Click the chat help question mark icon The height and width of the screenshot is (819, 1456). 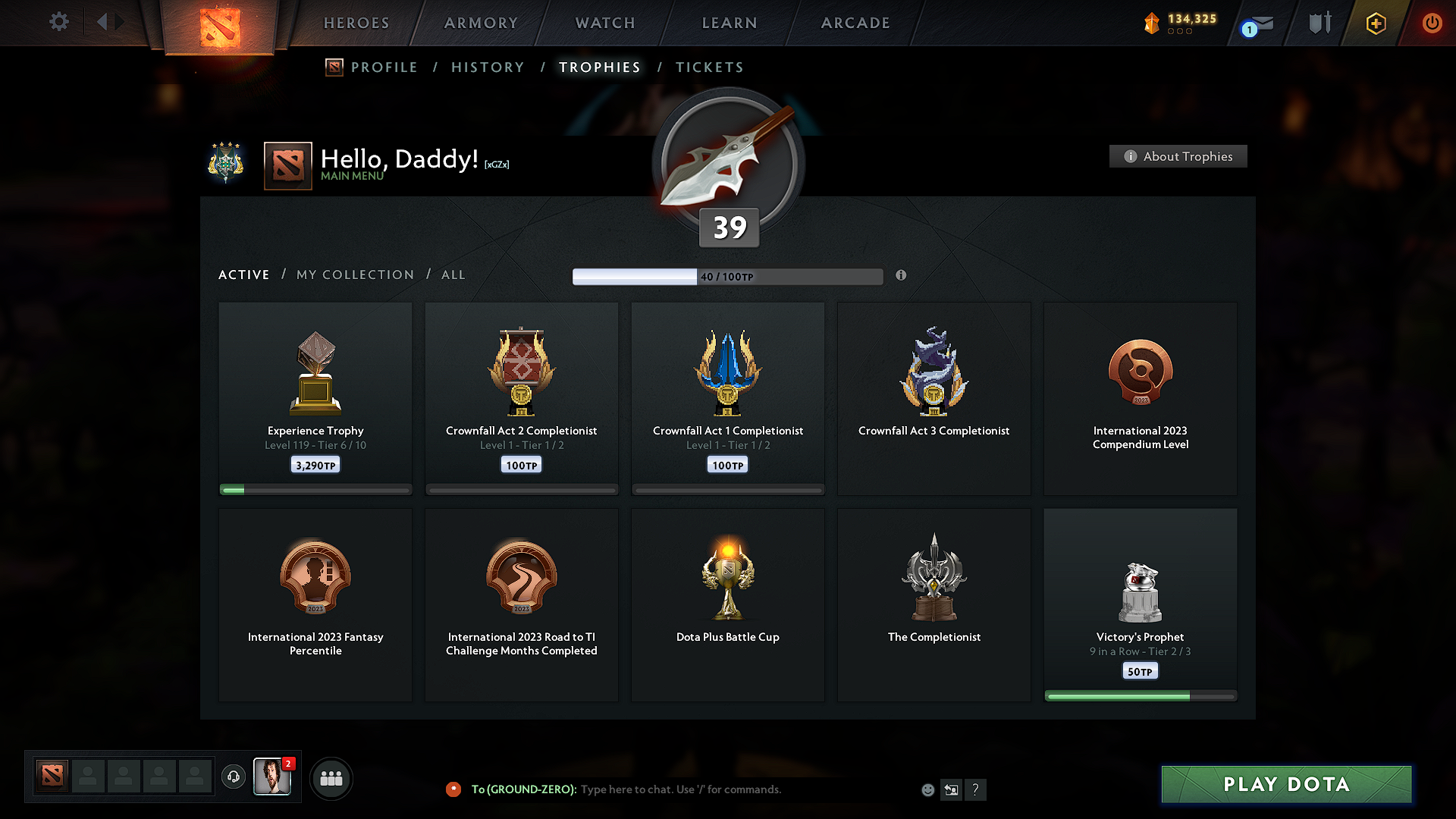[976, 789]
